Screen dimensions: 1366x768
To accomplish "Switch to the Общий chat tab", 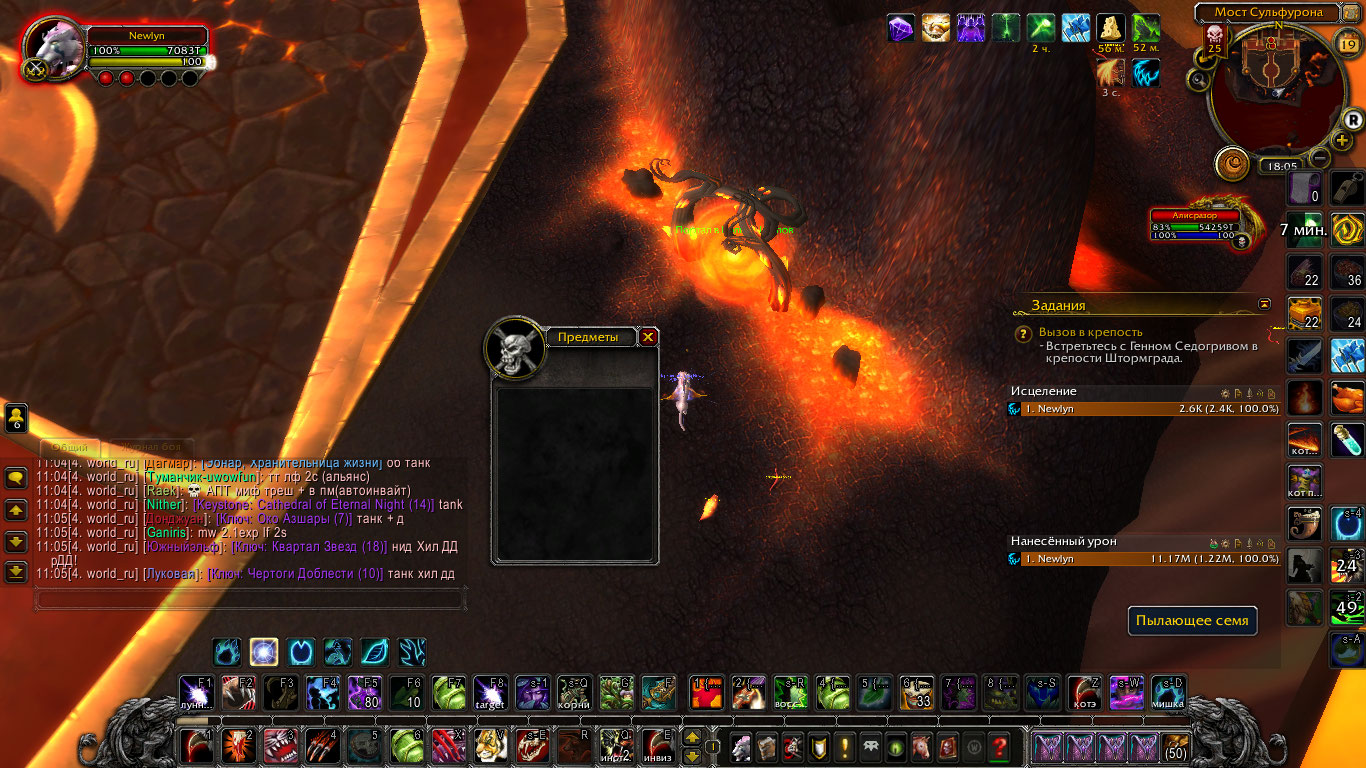I will (70, 447).
